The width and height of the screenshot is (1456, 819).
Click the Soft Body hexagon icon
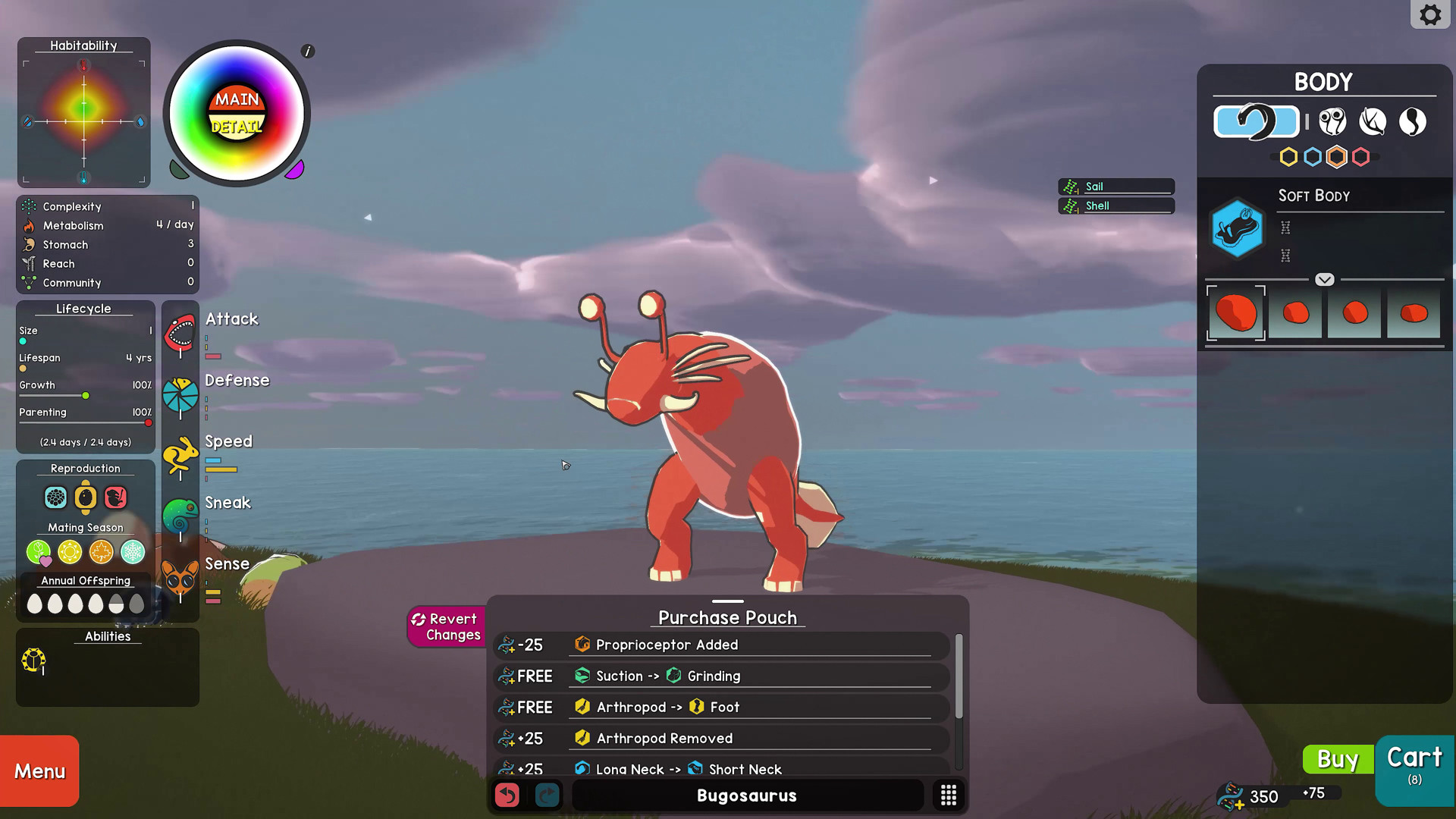1238,230
